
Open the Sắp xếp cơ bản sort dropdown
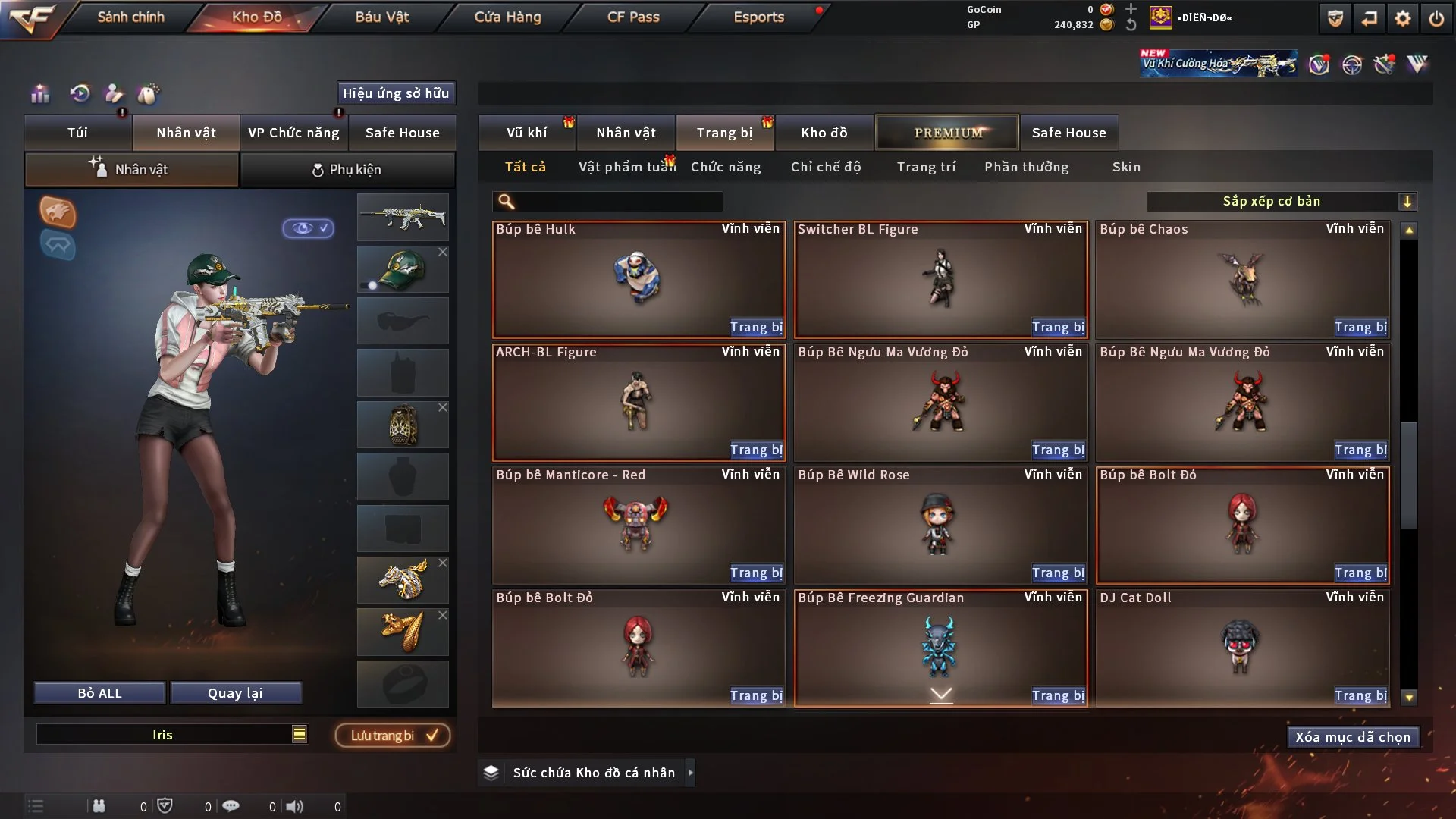point(1281,202)
